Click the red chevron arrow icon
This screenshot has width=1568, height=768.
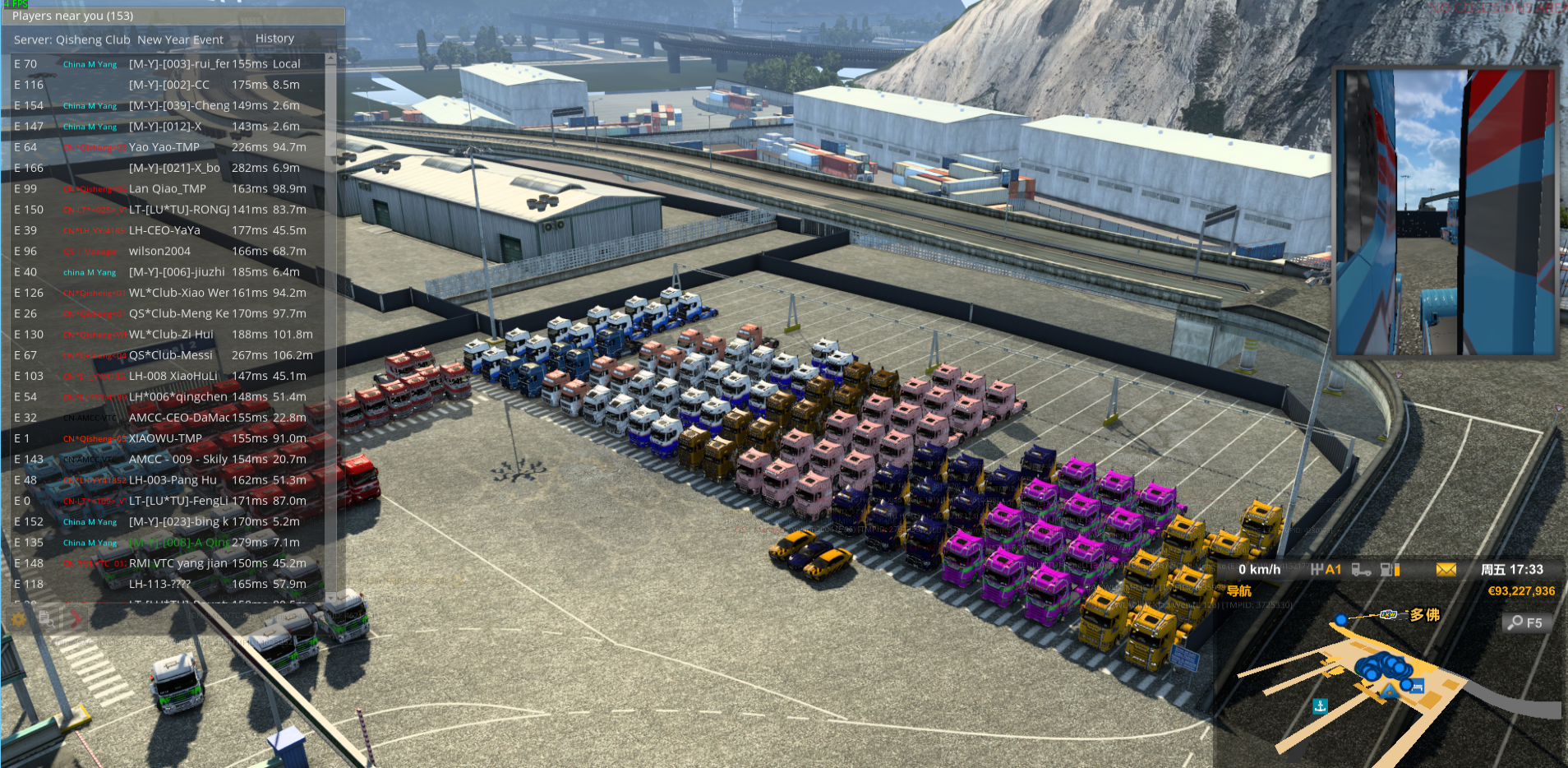coord(76,619)
